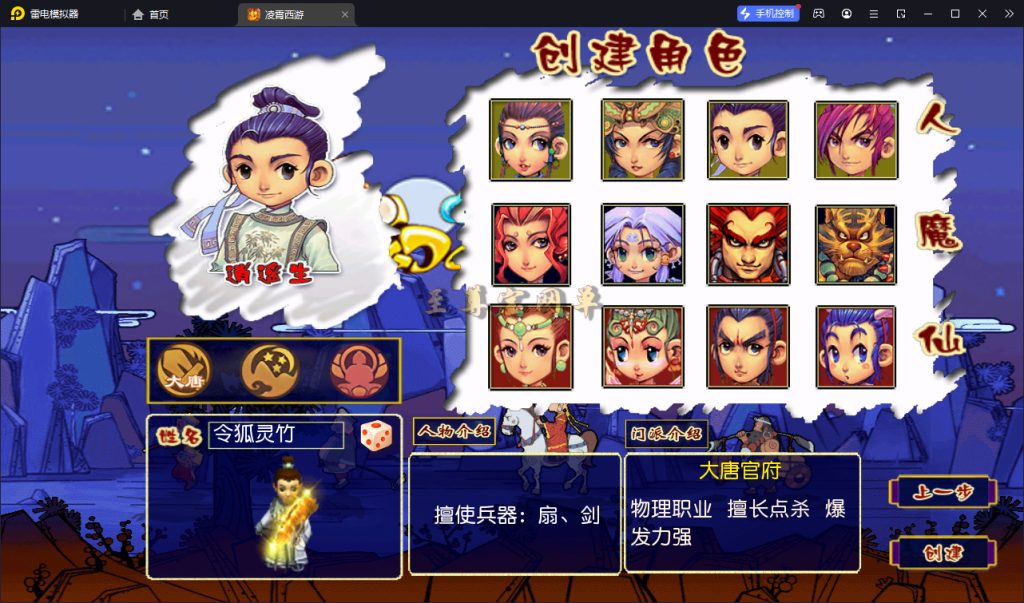Go back with the 上一步 button
The height and width of the screenshot is (603, 1024).
[x=943, y=492]
